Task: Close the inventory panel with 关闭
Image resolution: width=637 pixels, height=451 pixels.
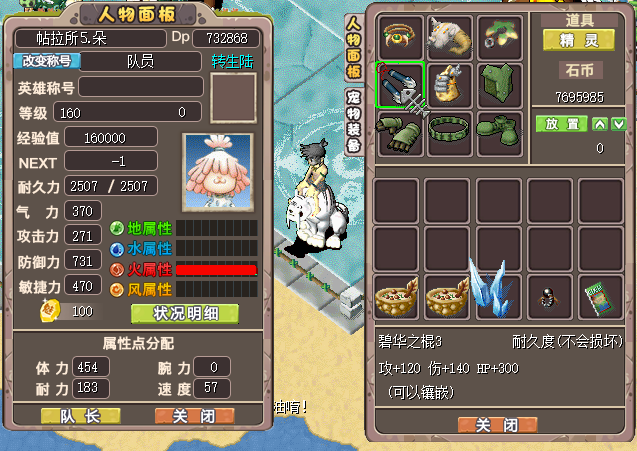Action: (x=497, y=424)
